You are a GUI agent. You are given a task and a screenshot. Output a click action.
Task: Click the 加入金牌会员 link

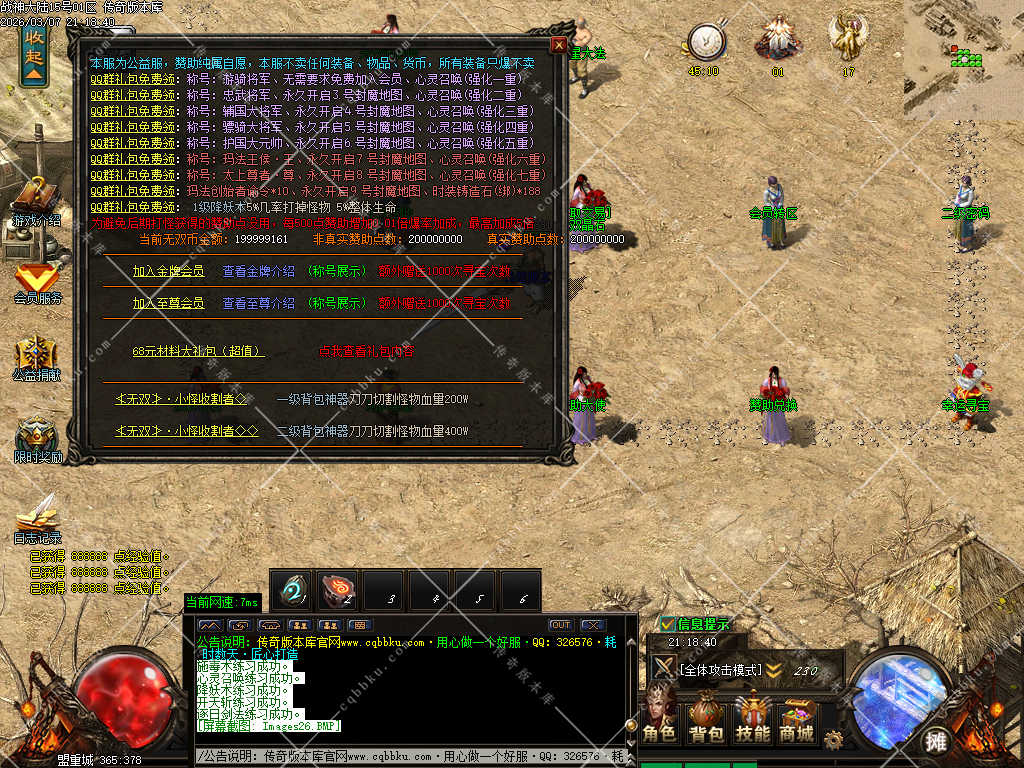(168, 271)
